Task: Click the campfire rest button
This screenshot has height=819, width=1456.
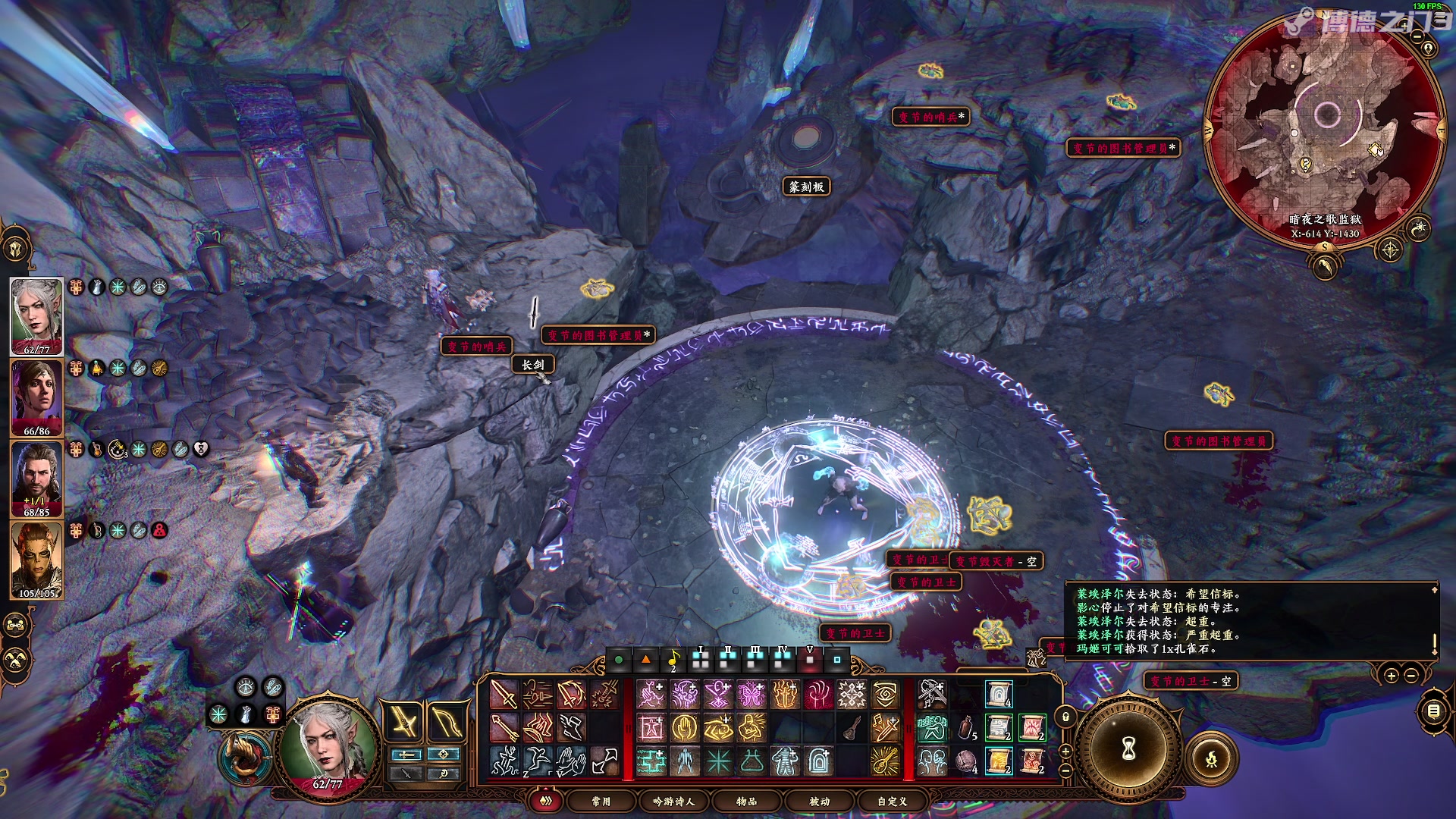Action: (x=1211, y=758)
